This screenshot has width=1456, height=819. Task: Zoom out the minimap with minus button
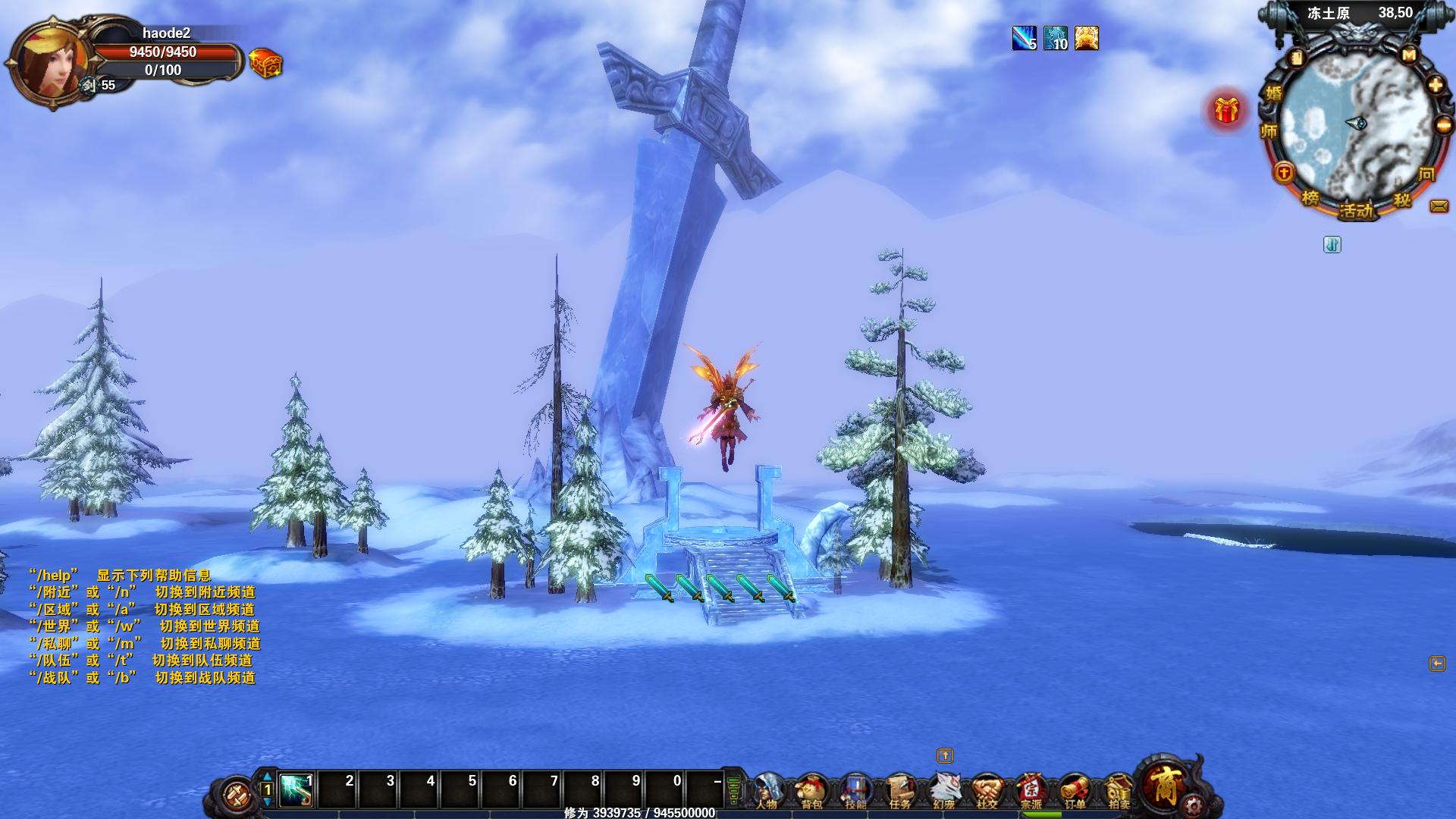pyautogui.click(x=1444, y=125)
